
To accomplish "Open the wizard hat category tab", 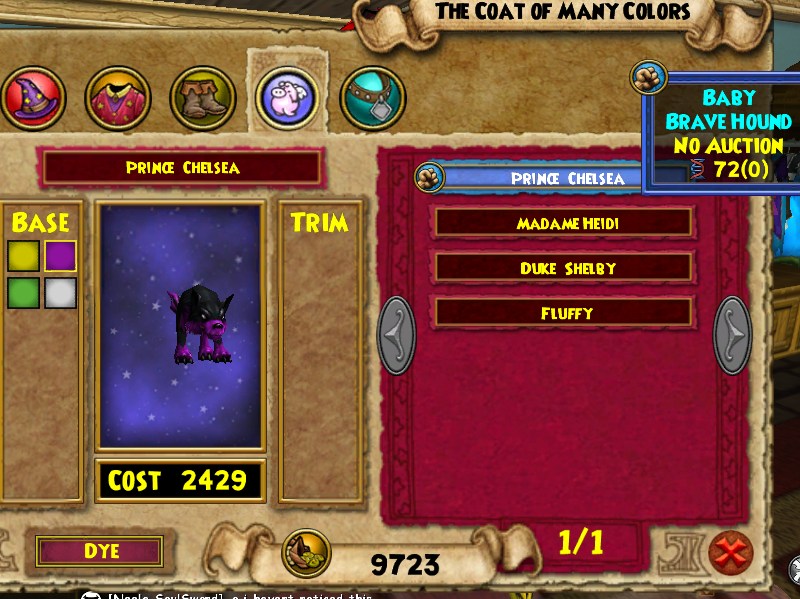I will pos(33,98).
